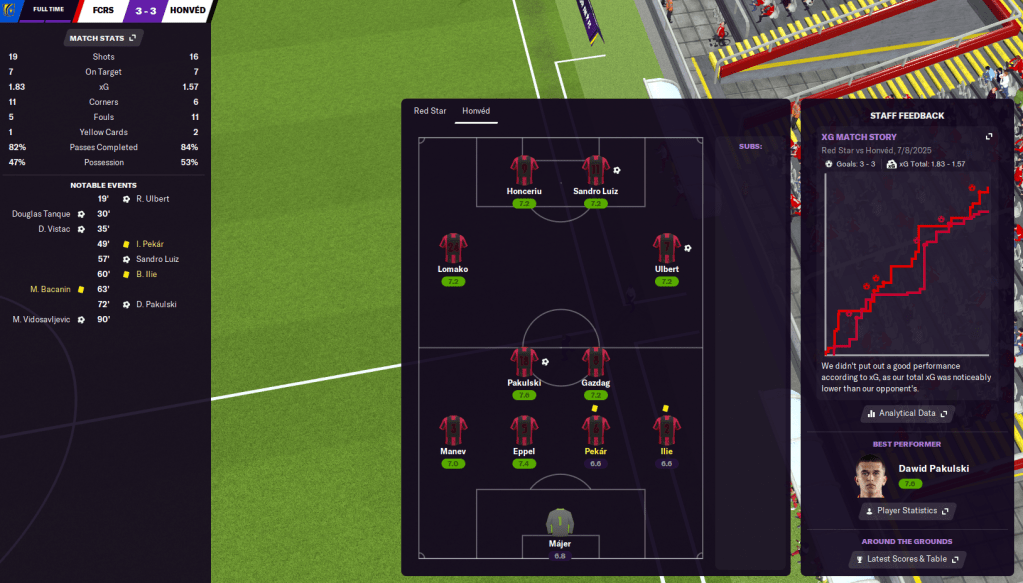
Task: Select Pakulski on the formation pitch
Action: coord(524,363)
